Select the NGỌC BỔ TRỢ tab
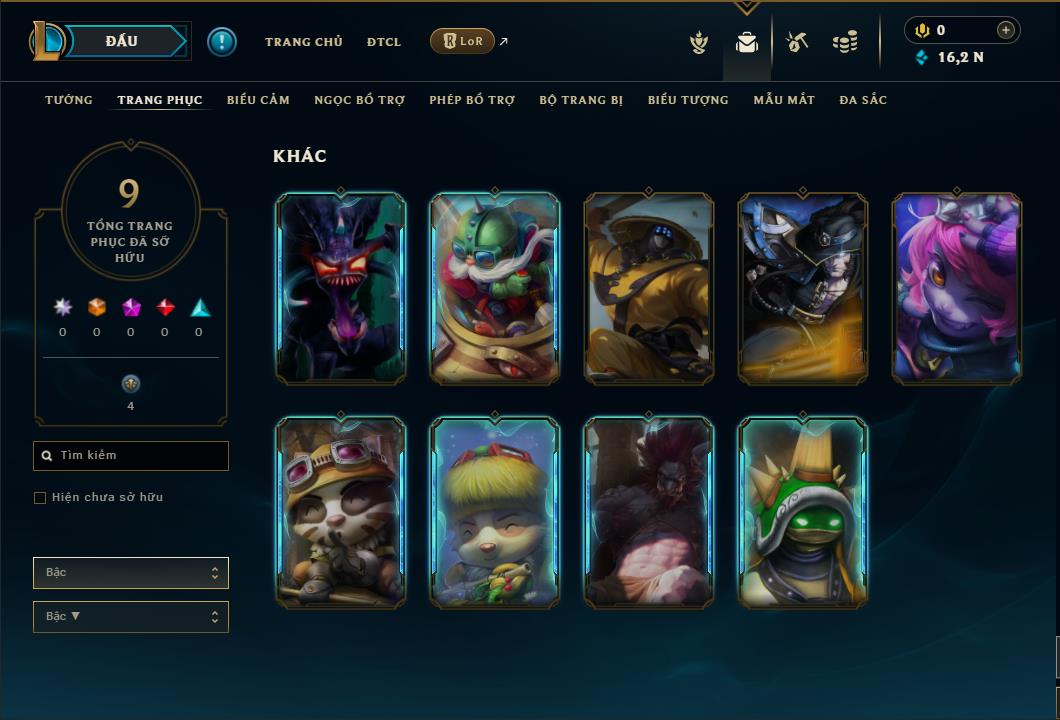The image size is (1060, 720). coord(359,100)
